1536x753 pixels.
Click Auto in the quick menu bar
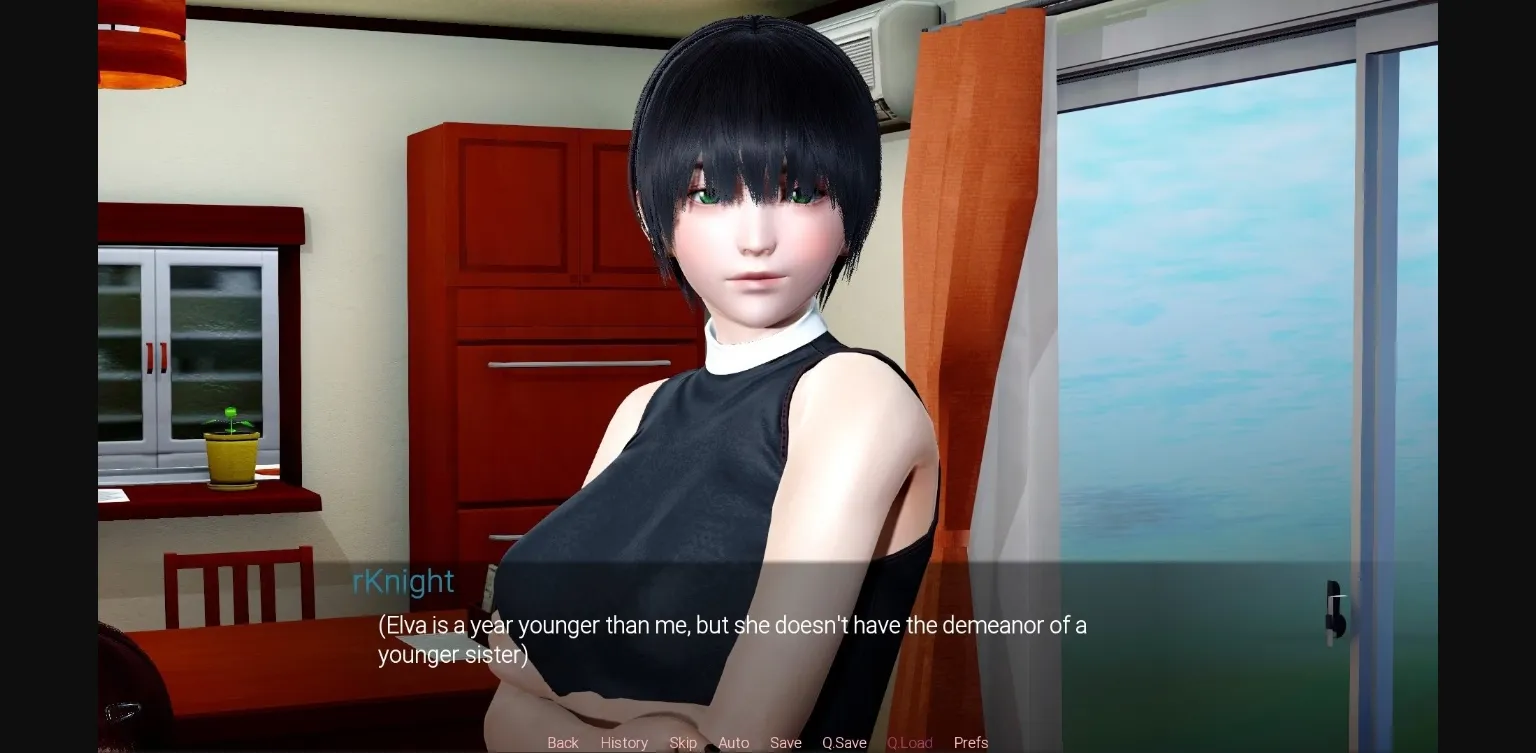[733, 742]
